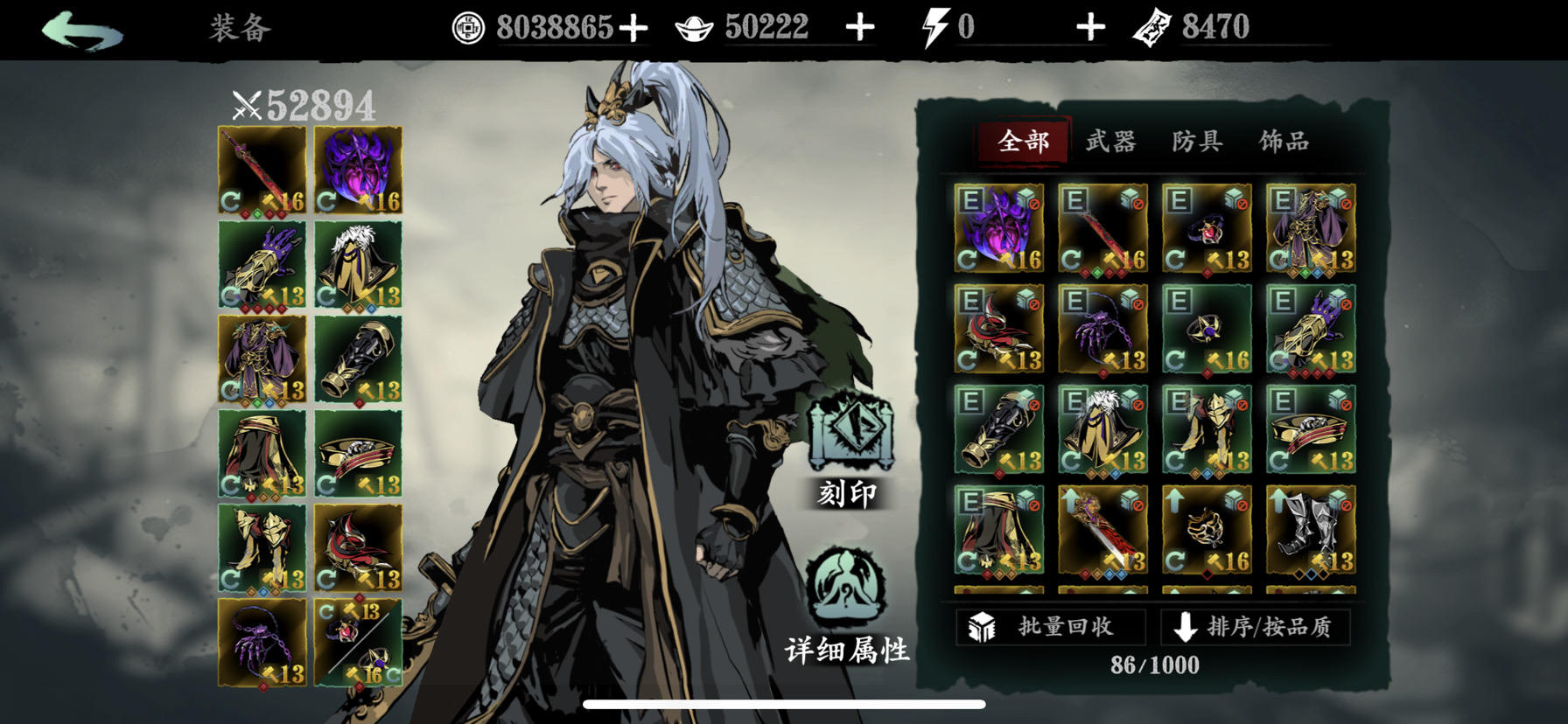Toggle the recycle lock on the purple orb item

pos(1035,203)
